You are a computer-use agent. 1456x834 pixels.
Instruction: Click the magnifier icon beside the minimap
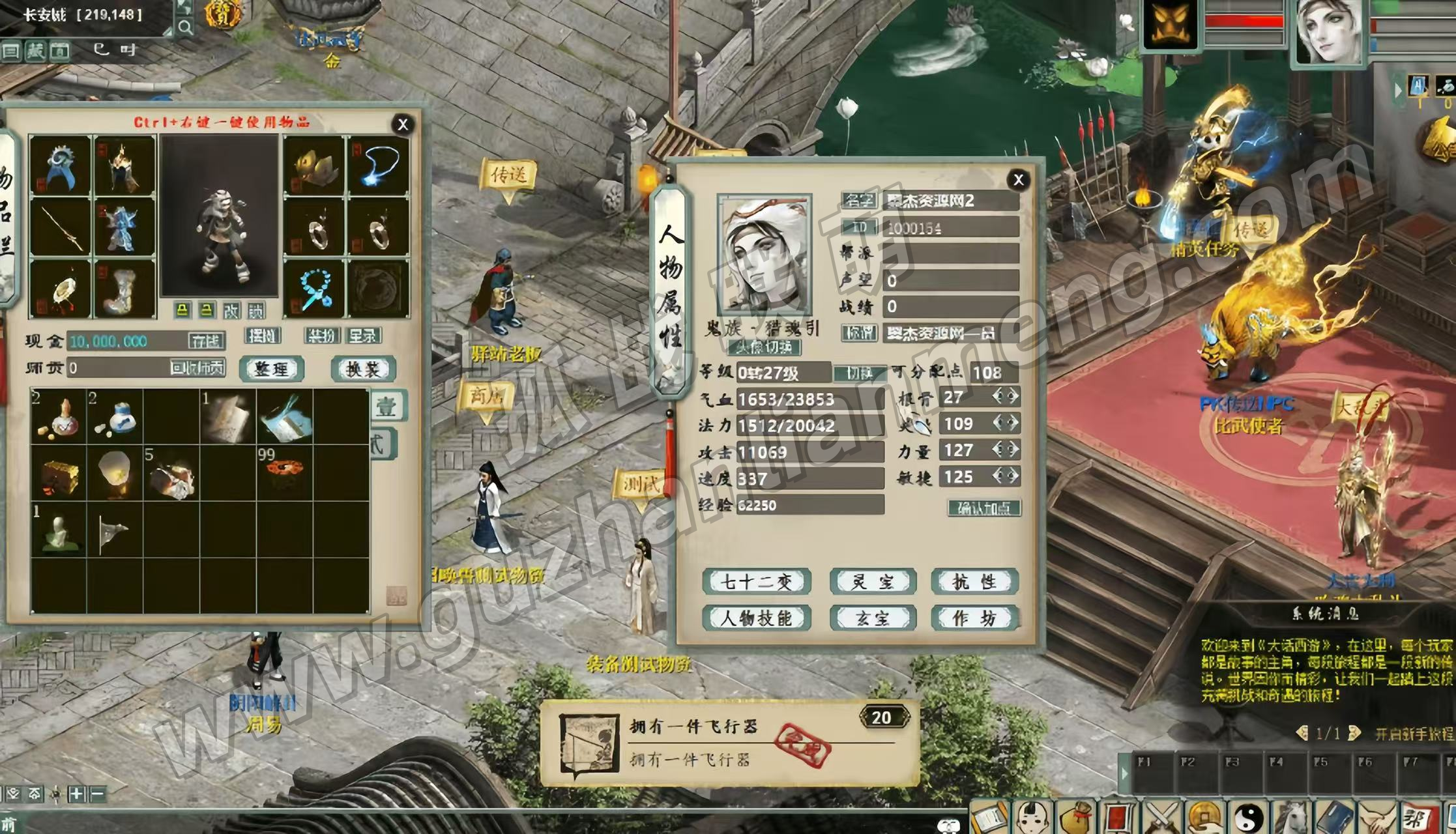pyautogui.click(x=185, y=27)
